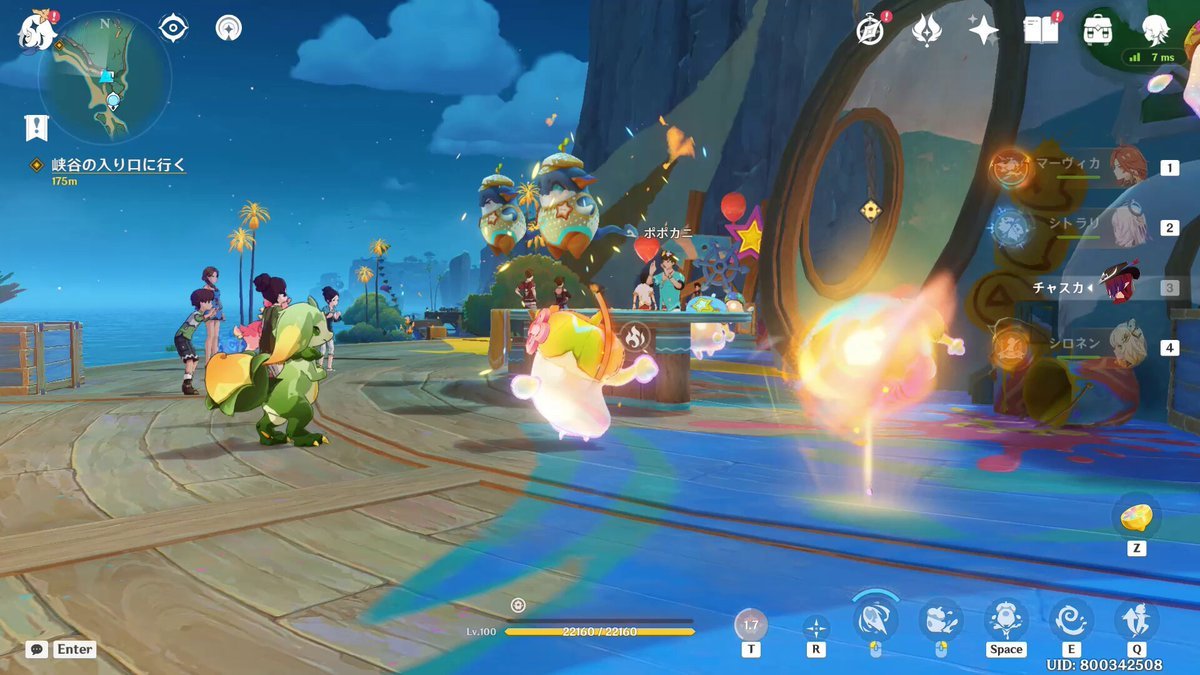Activate the skill icon above Q
1200x675 pixels.
click(1137, 620)
